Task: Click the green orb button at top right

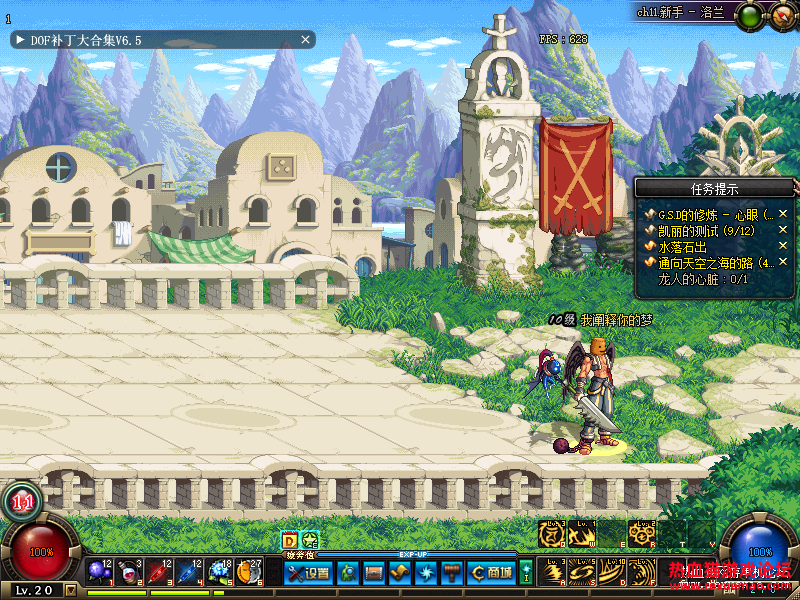Action: [x=752, y=15]
